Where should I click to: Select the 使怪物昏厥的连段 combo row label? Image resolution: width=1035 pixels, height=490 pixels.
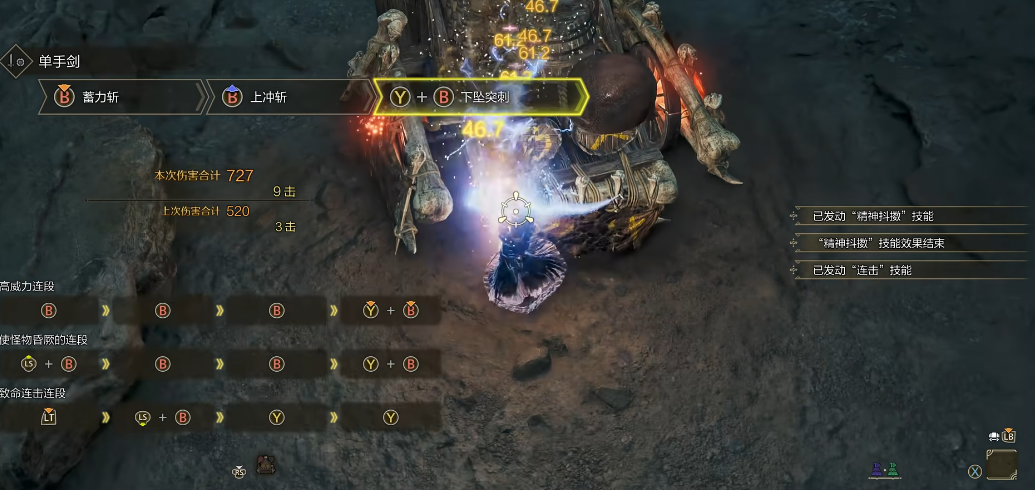(44, 340)
